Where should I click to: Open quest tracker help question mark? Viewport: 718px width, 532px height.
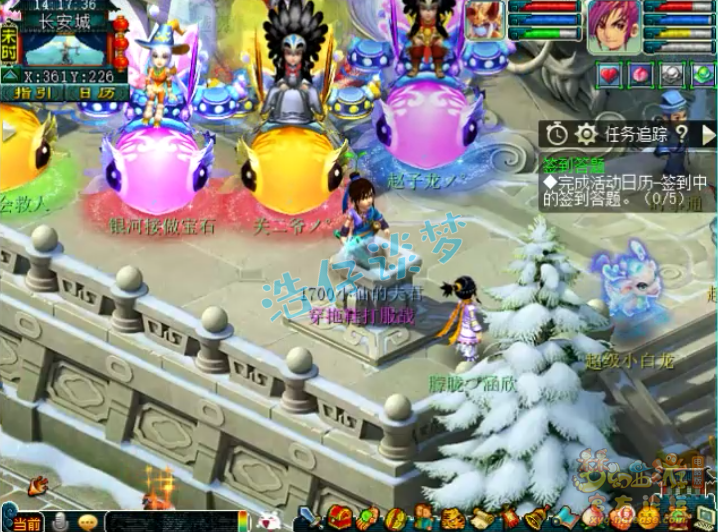tap(680, 134)
